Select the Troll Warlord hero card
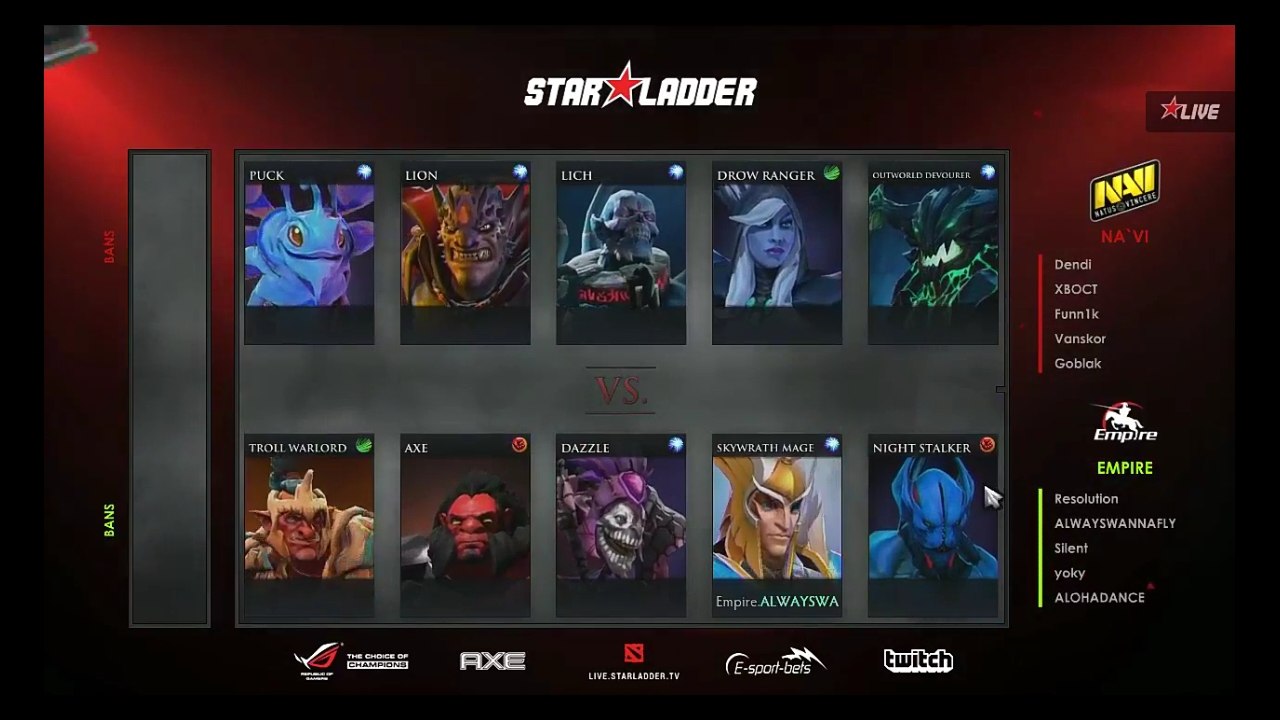The height and width of the screenshot is (720, 1280). point(309,525)
